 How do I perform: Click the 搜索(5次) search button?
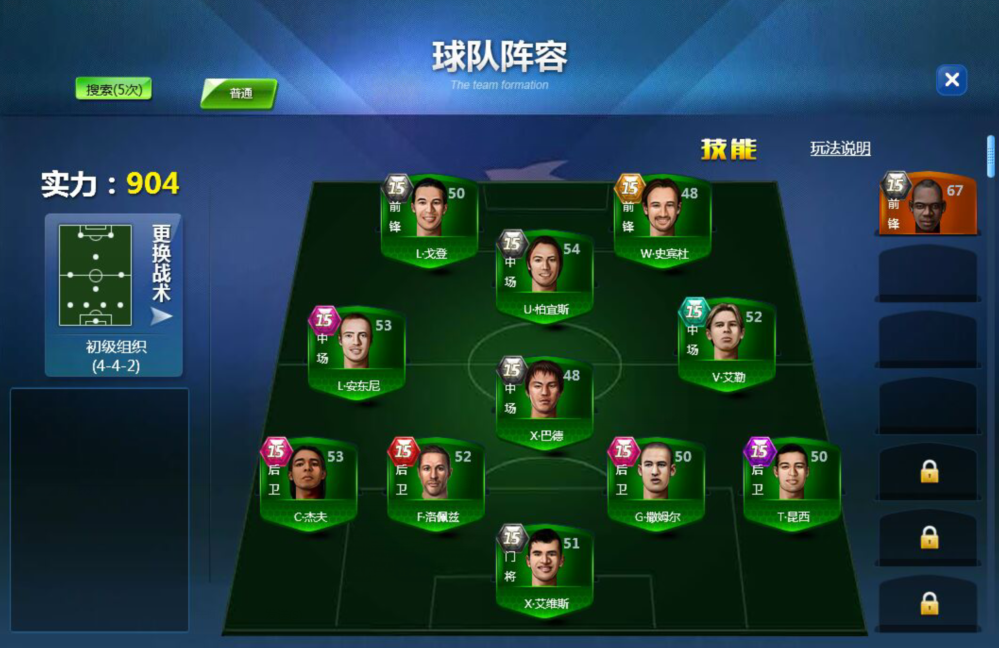coord(113,90)
